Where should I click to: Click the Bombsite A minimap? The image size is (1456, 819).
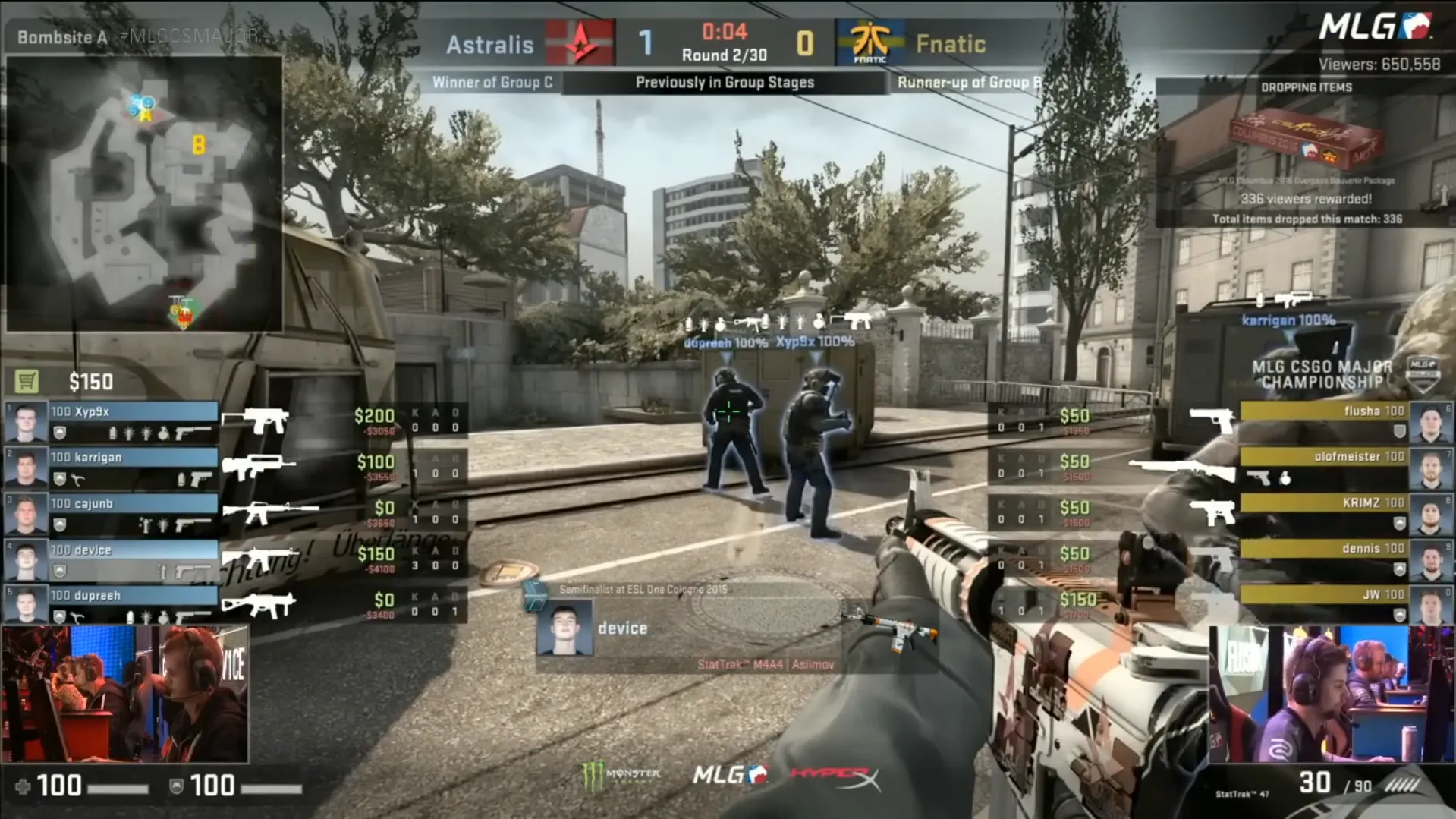(144, 194)
